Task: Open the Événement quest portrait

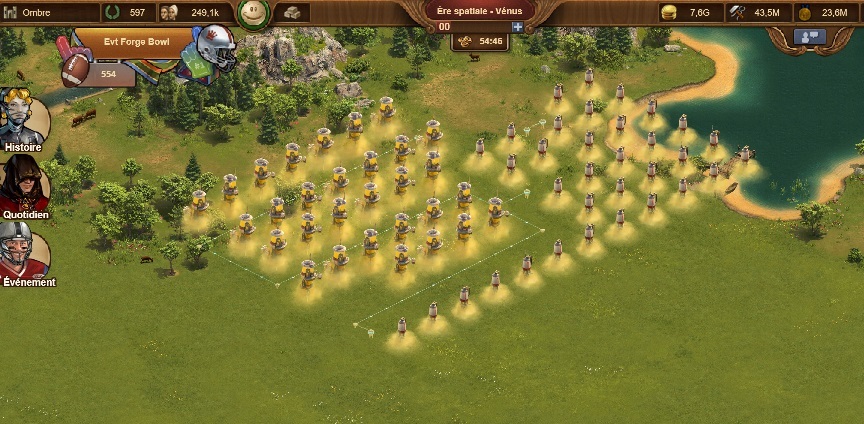Action: point(24,250)
